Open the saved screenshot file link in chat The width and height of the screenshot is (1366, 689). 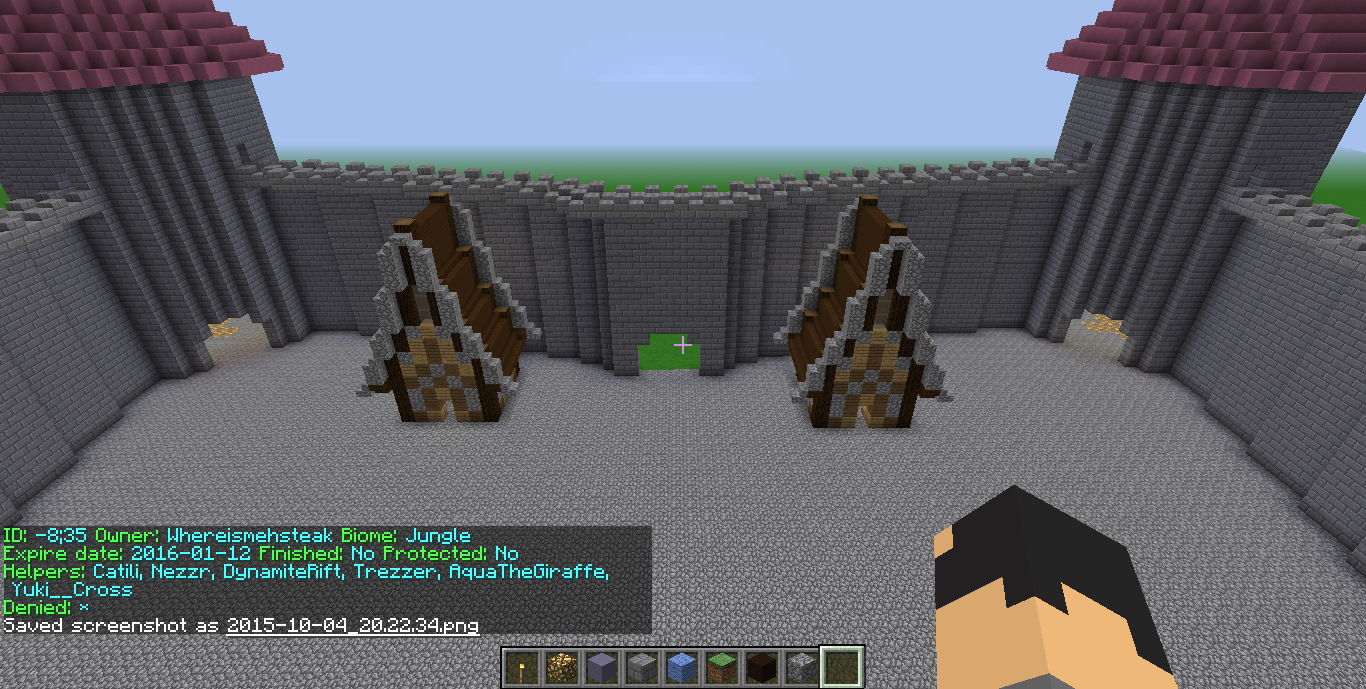[352, 626]
